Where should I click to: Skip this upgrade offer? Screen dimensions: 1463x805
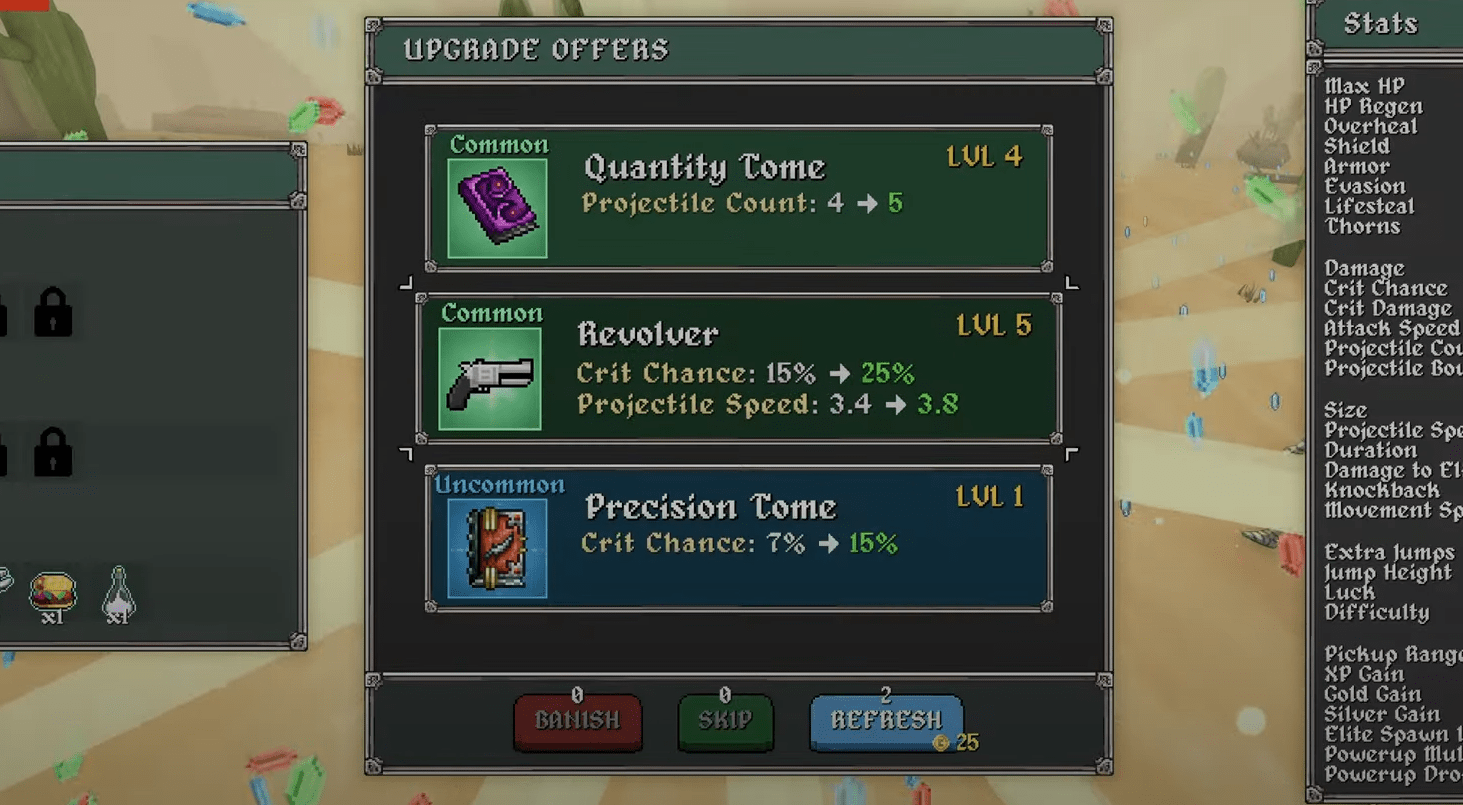pyautogui.click(x=725, y=721)
